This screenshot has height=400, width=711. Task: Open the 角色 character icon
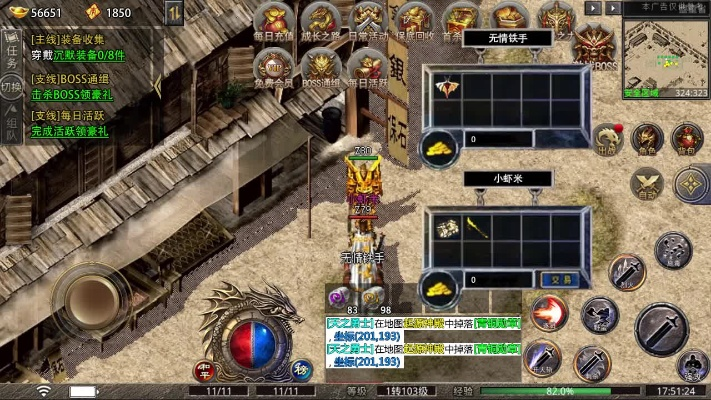coord(647,139)
